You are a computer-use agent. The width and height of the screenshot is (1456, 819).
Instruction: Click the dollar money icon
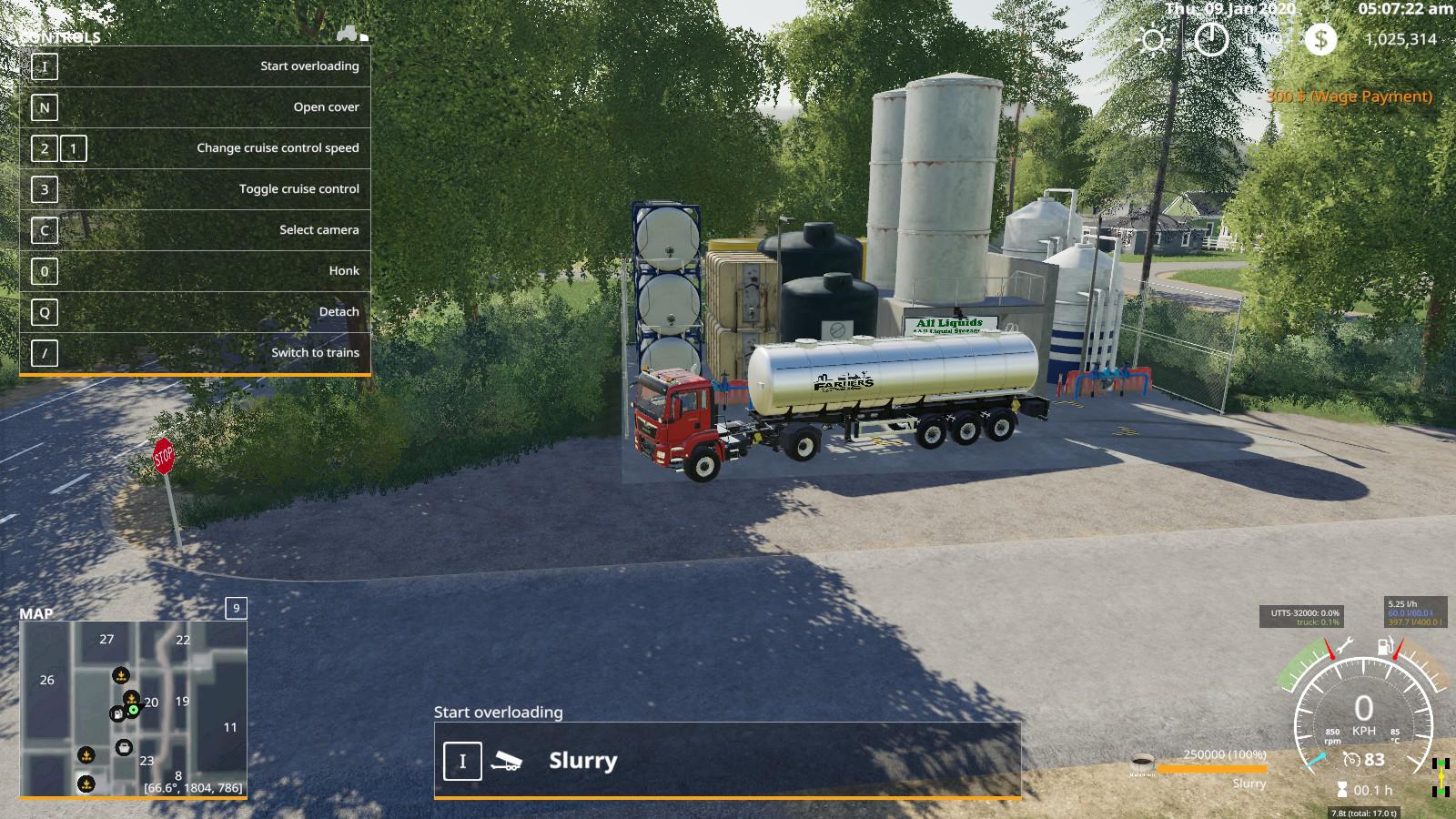coord(1319,39)
